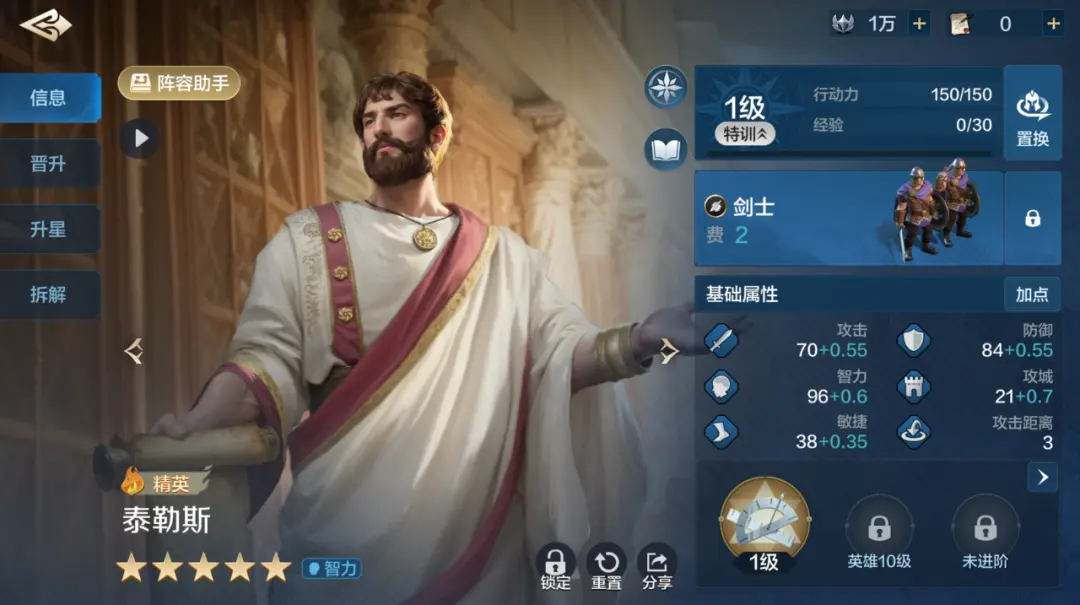This screenshot has height=605, width=1080.
Task: Open 特训 special training
Action: click(745, 134)
